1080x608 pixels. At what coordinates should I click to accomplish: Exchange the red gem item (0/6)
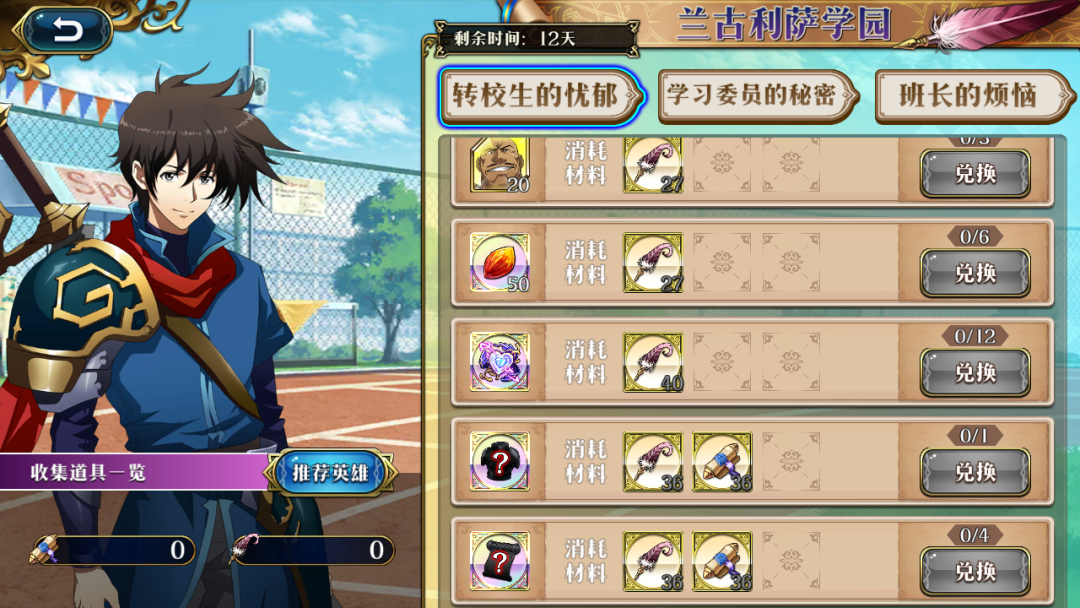(975, 273)
